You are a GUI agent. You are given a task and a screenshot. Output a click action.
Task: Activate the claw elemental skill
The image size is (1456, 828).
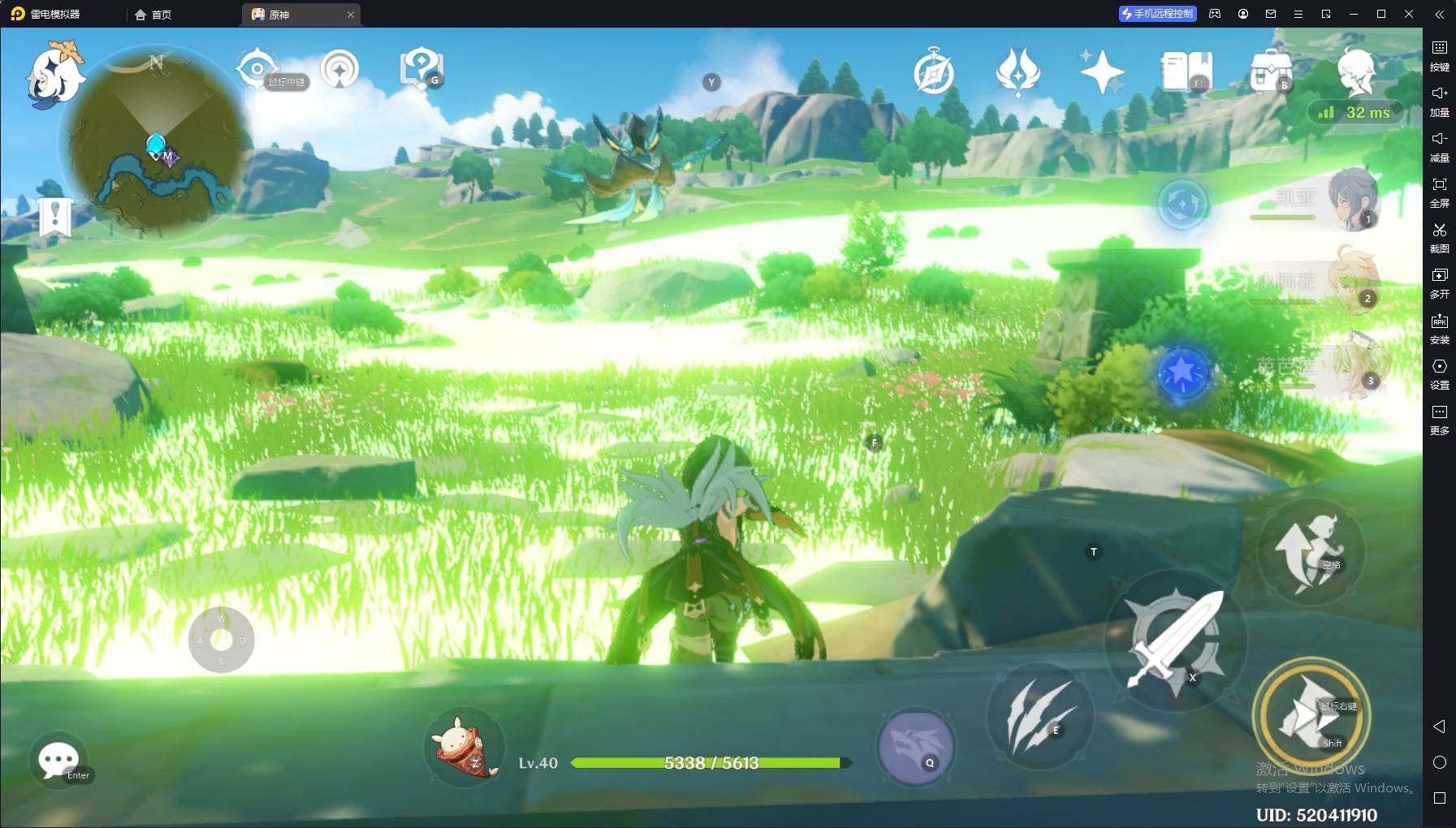(1039, 716)
